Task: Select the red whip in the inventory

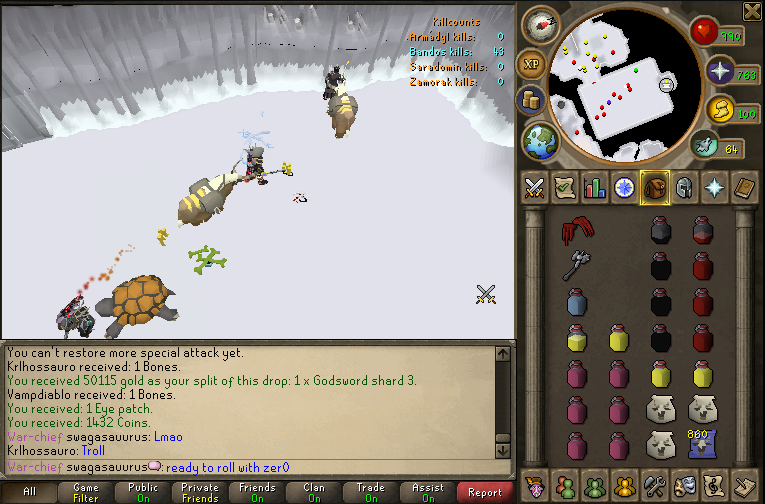Action: pos(575,232)
